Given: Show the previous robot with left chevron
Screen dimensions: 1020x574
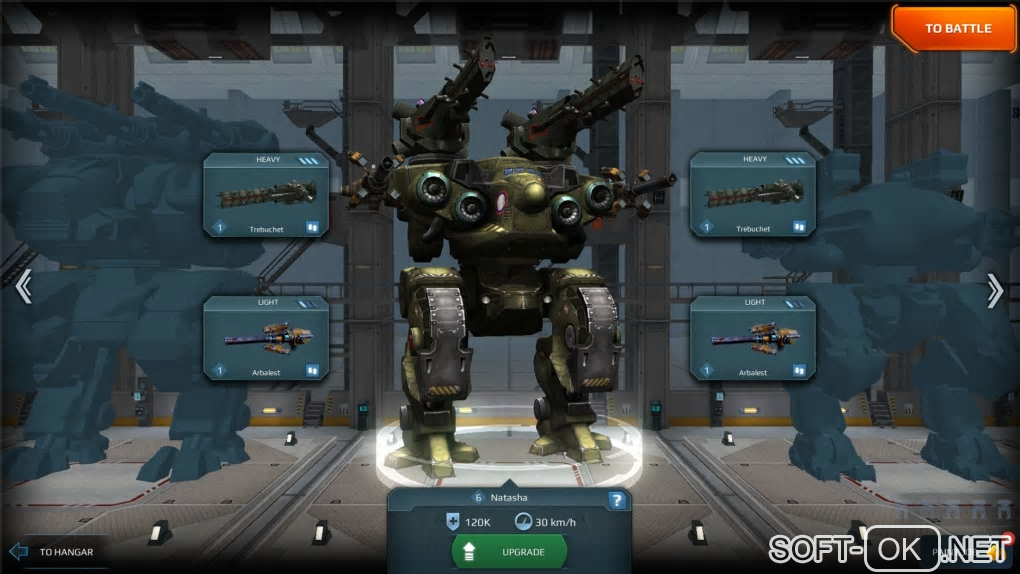Looking at the screenshot, I should tap(23, 288).
